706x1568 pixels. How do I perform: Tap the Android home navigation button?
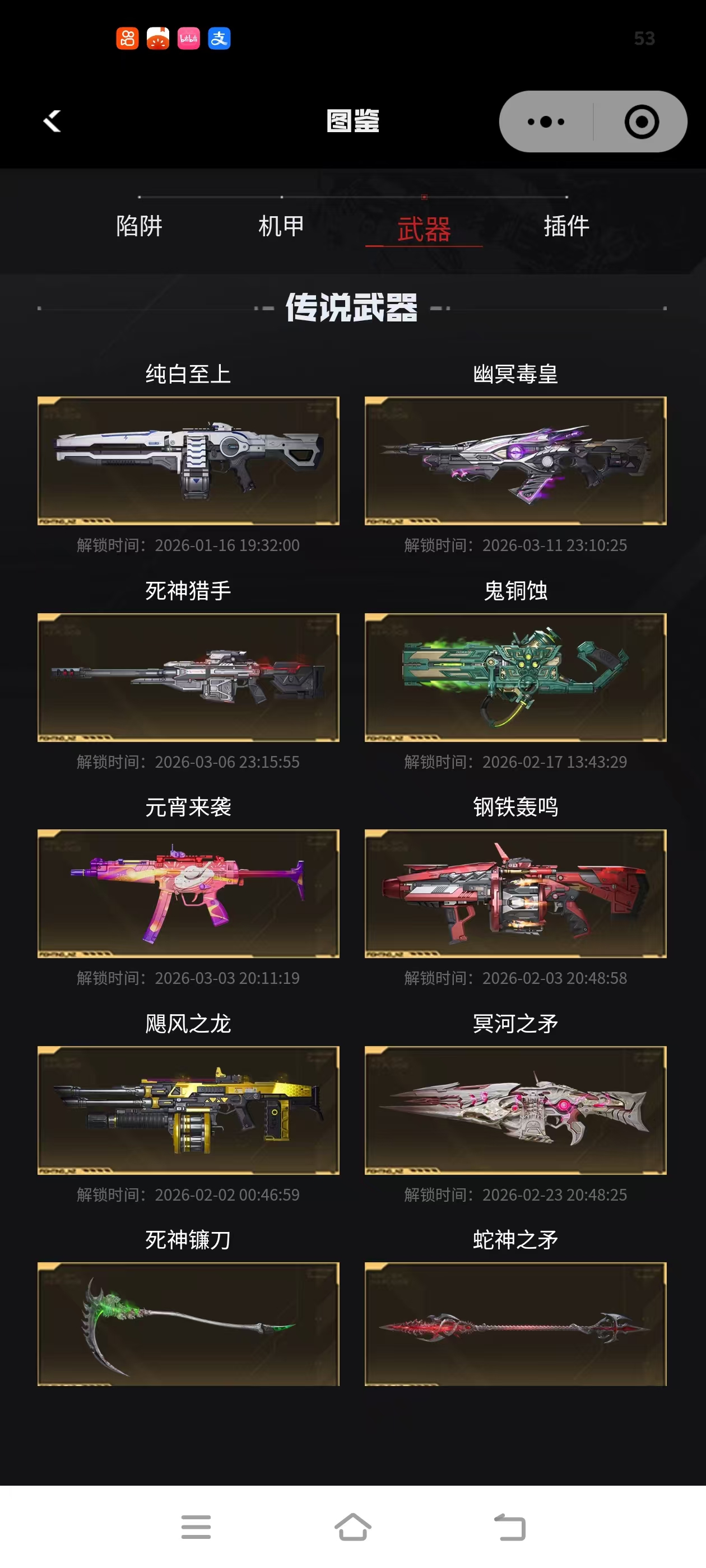coord(352,1527)
